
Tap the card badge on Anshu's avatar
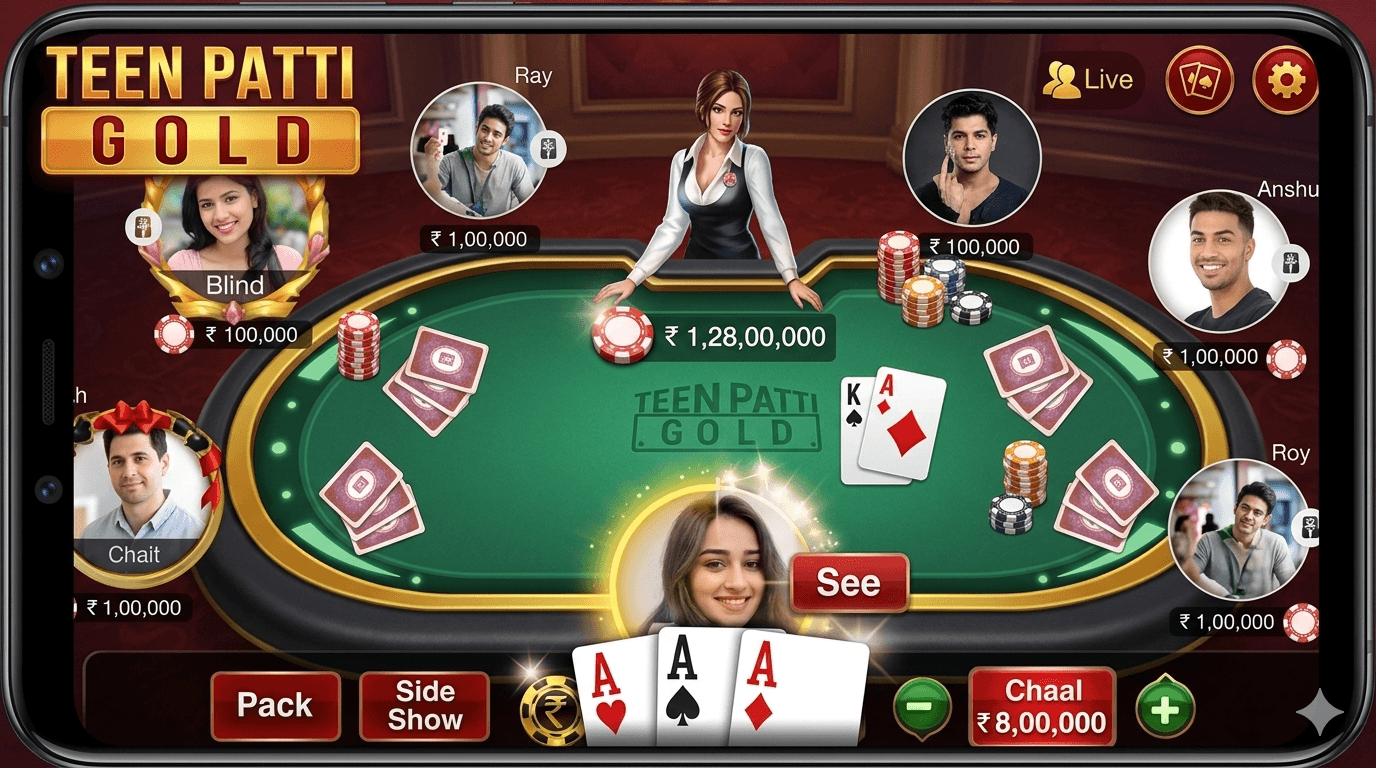coord(1291,261)
